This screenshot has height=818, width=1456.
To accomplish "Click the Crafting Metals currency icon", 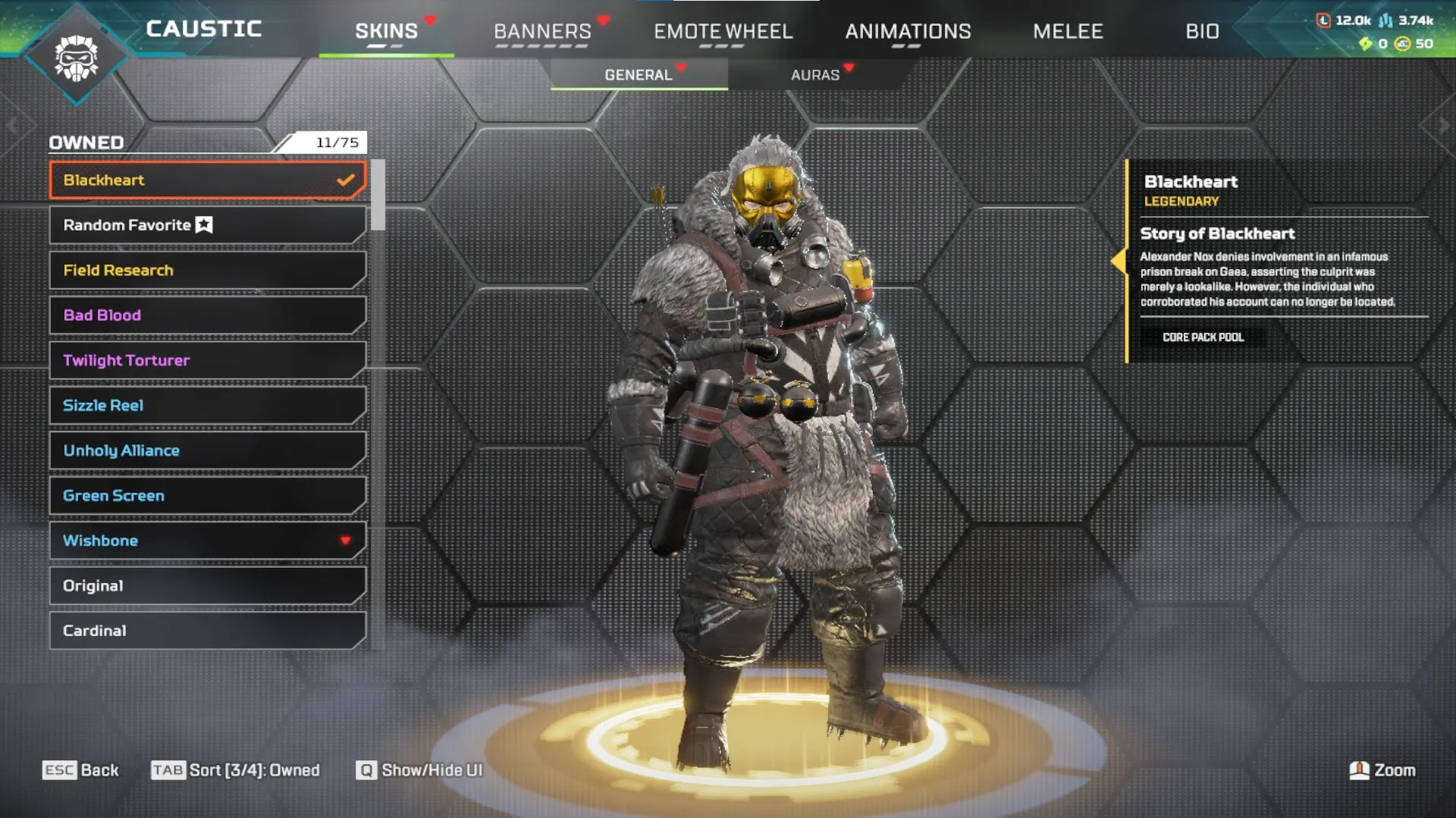I will click(1385, 20).
